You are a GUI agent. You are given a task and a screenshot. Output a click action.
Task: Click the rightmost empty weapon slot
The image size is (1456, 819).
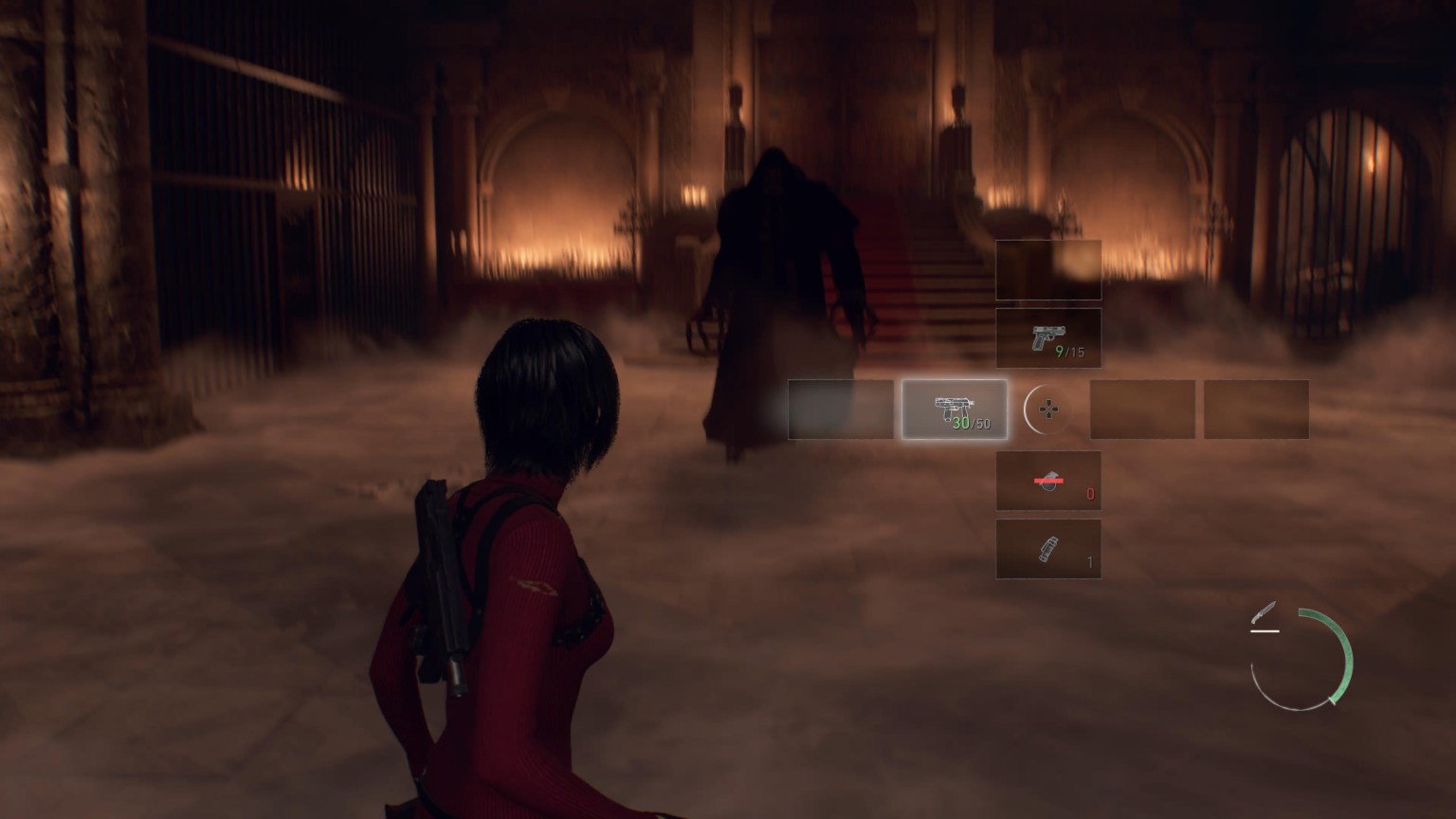1257,409
